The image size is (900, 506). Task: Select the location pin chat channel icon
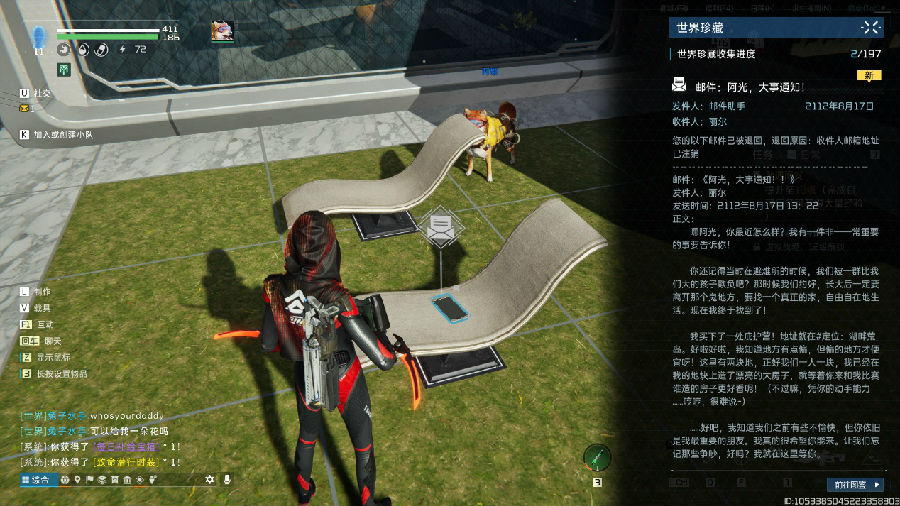point(78,481)
